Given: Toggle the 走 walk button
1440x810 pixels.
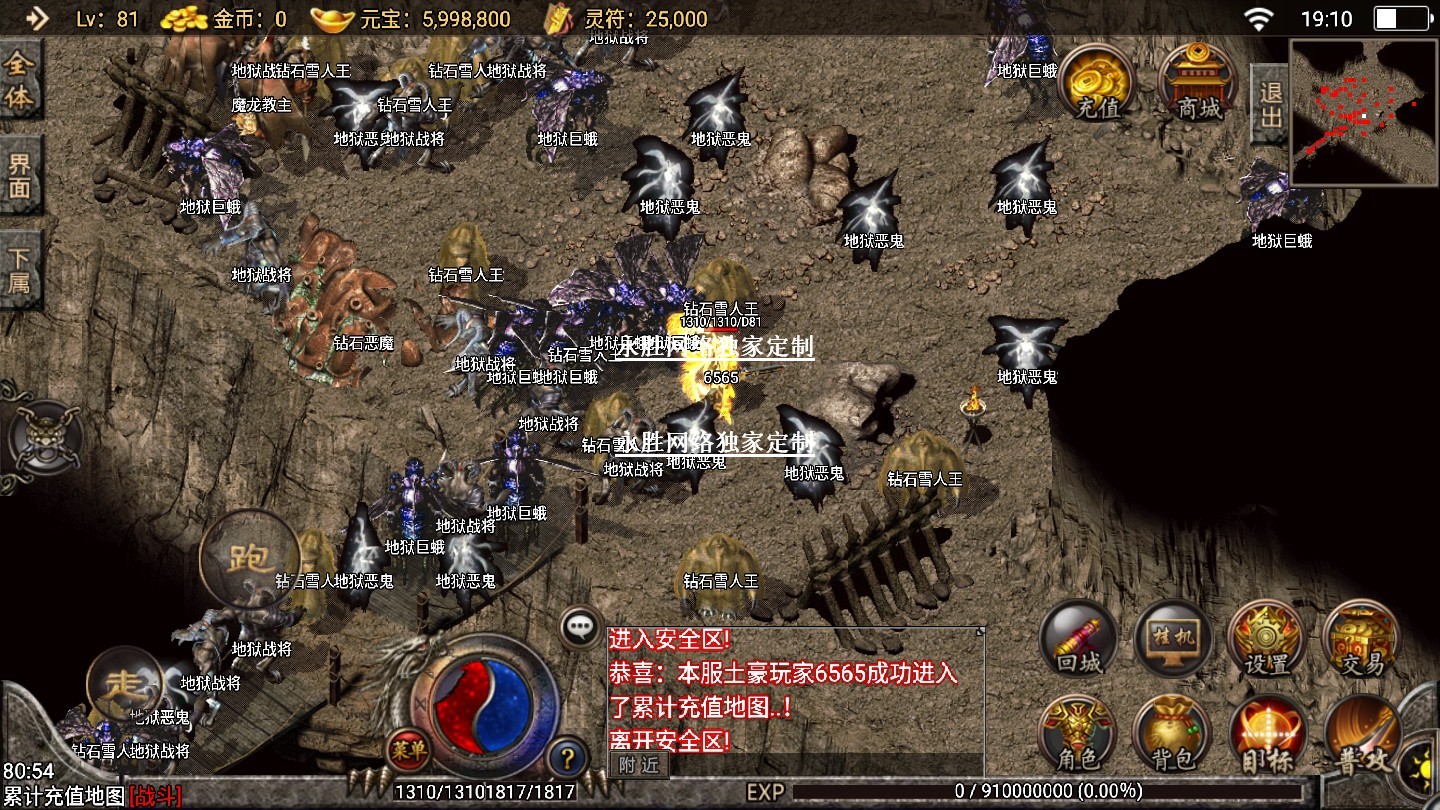Looking at the screenshot, I should click(127, 685).
